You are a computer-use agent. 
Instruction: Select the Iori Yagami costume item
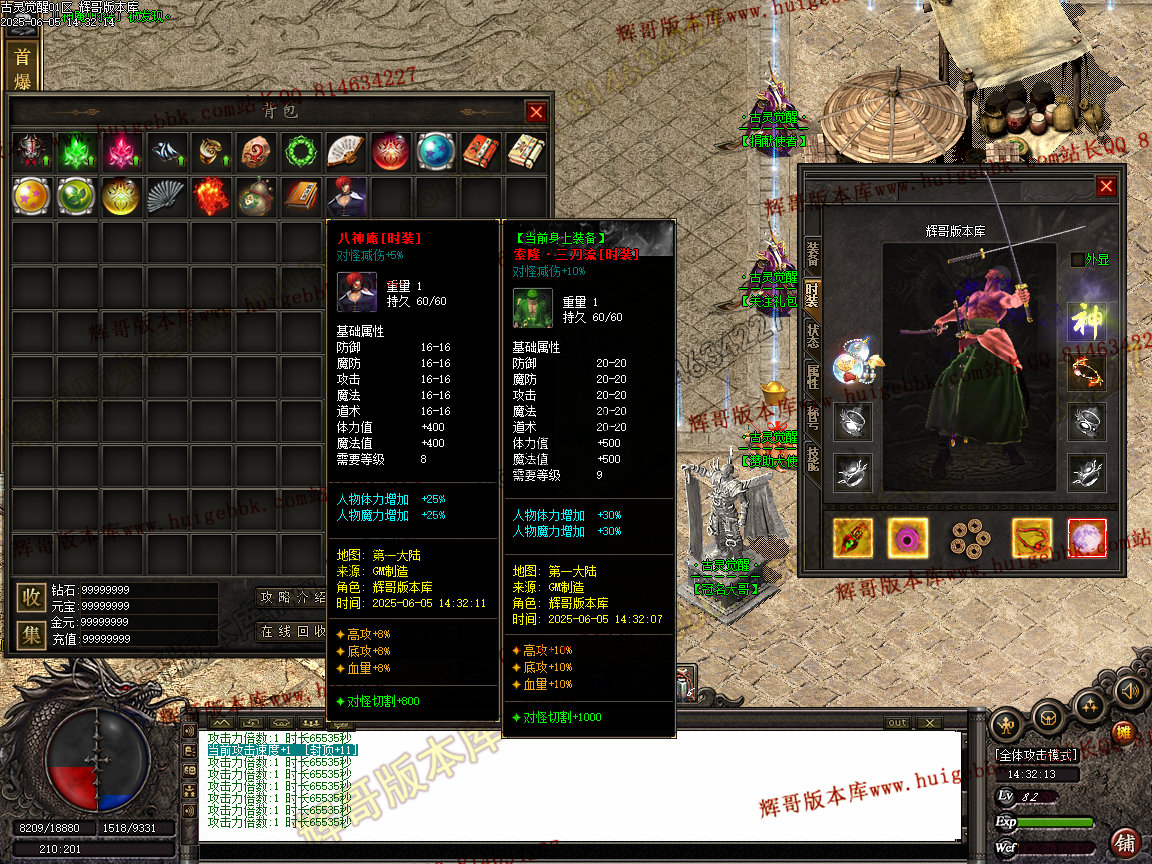[x=346, y=196]
